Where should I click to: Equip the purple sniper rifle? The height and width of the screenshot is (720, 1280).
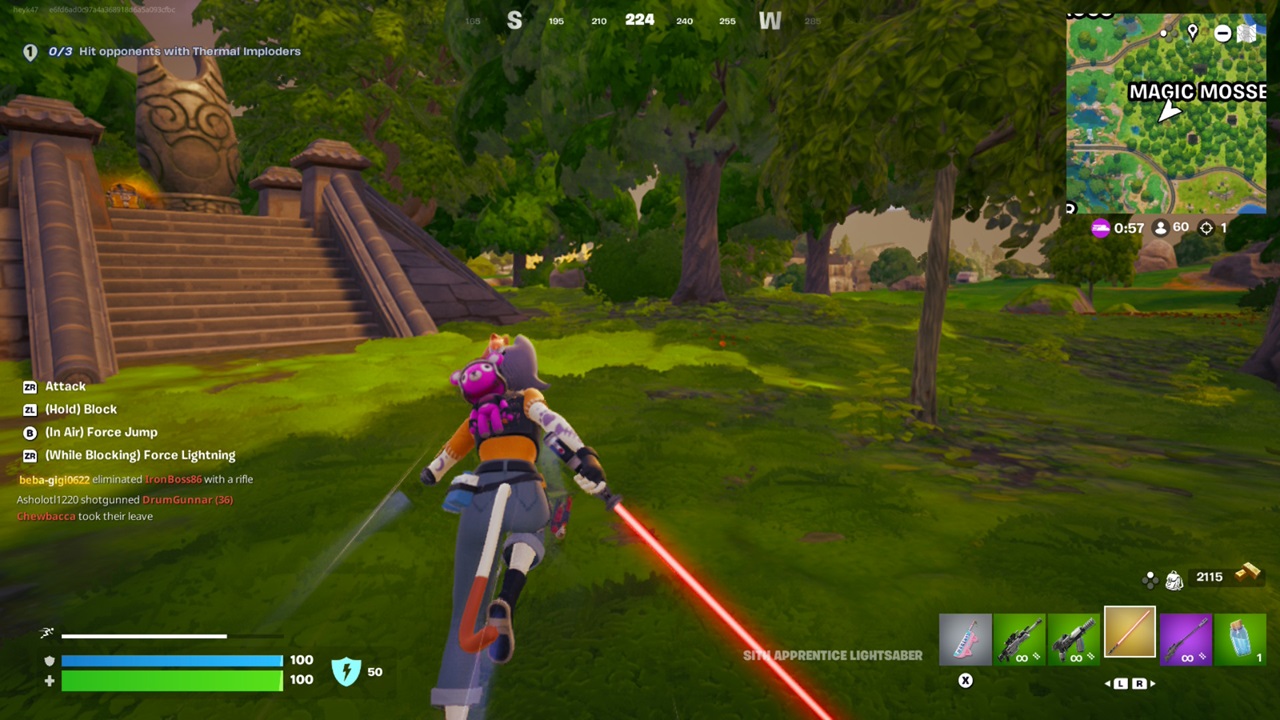pyautogui.click(x=1185, y=640)
